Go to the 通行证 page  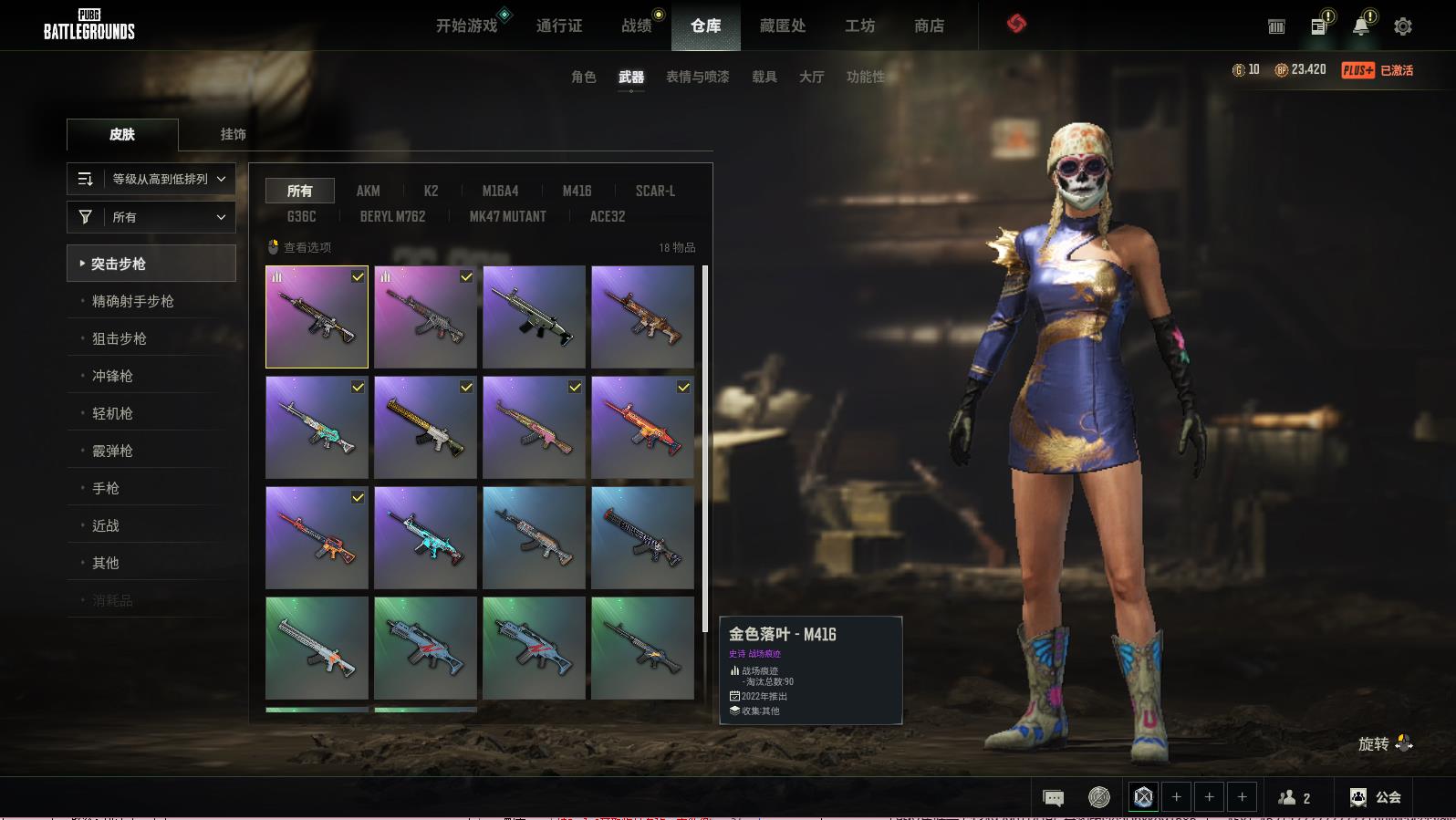click(558, 26)
